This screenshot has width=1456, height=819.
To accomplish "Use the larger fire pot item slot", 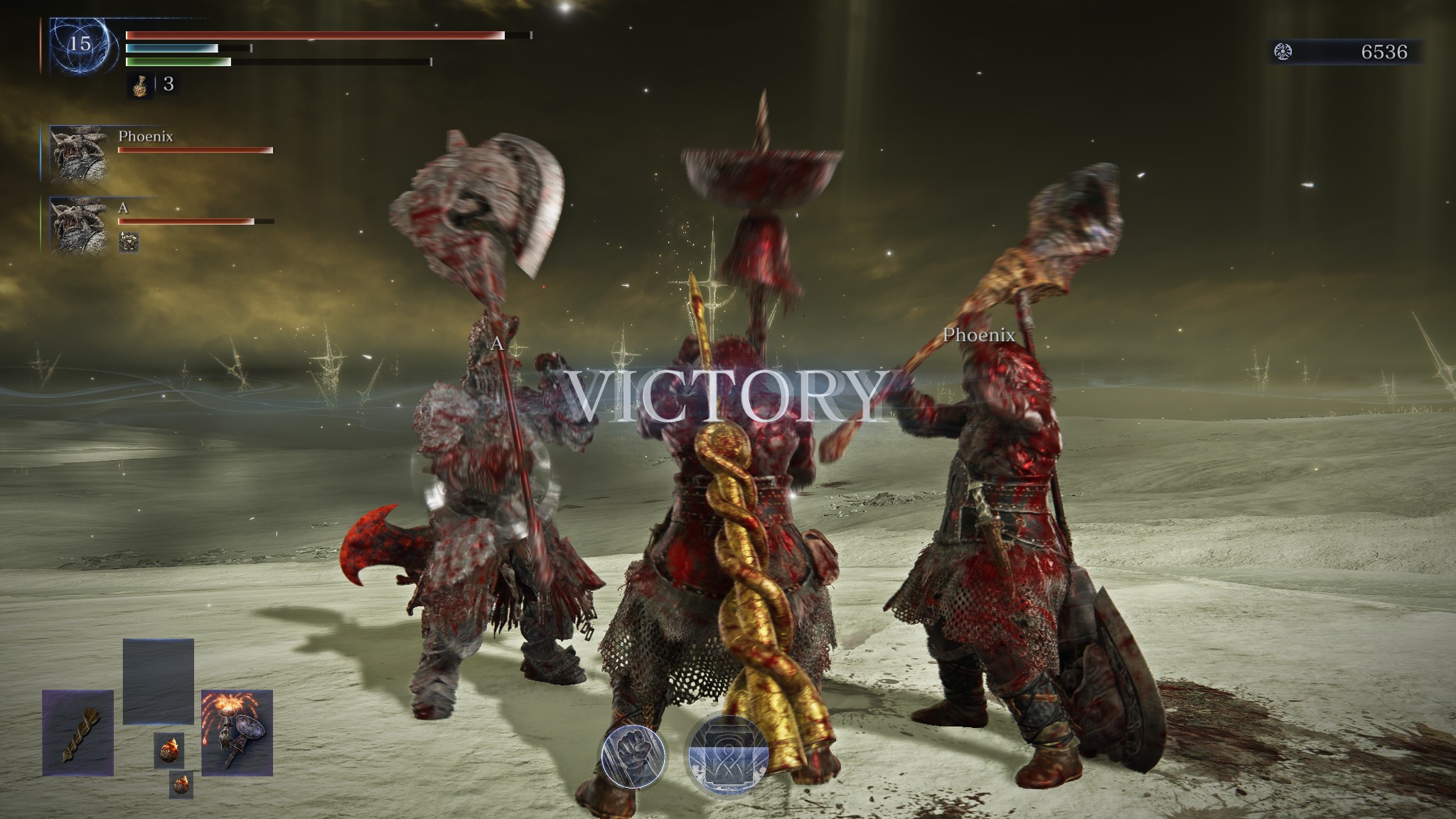I will pyautogui.click(x=169, y=751).
